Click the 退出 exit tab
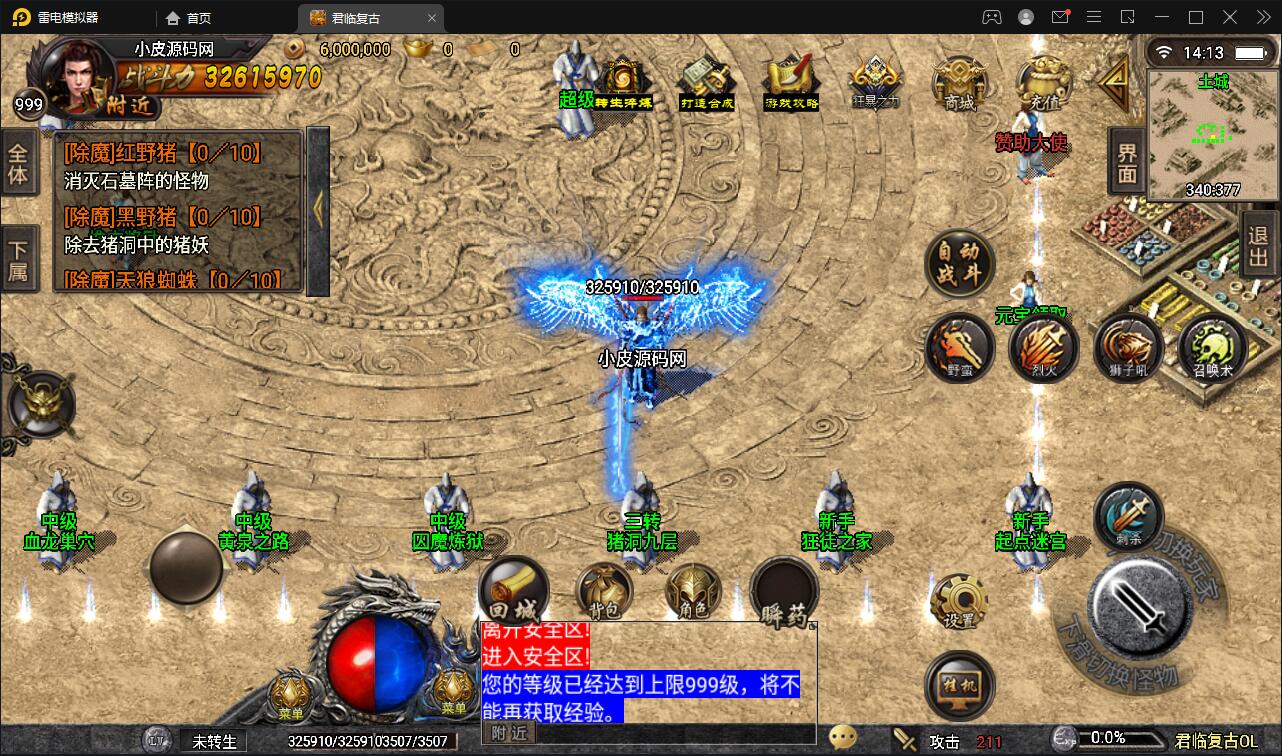The width and height of the screenshot is (1282, 756). (x=1260, y=246)
